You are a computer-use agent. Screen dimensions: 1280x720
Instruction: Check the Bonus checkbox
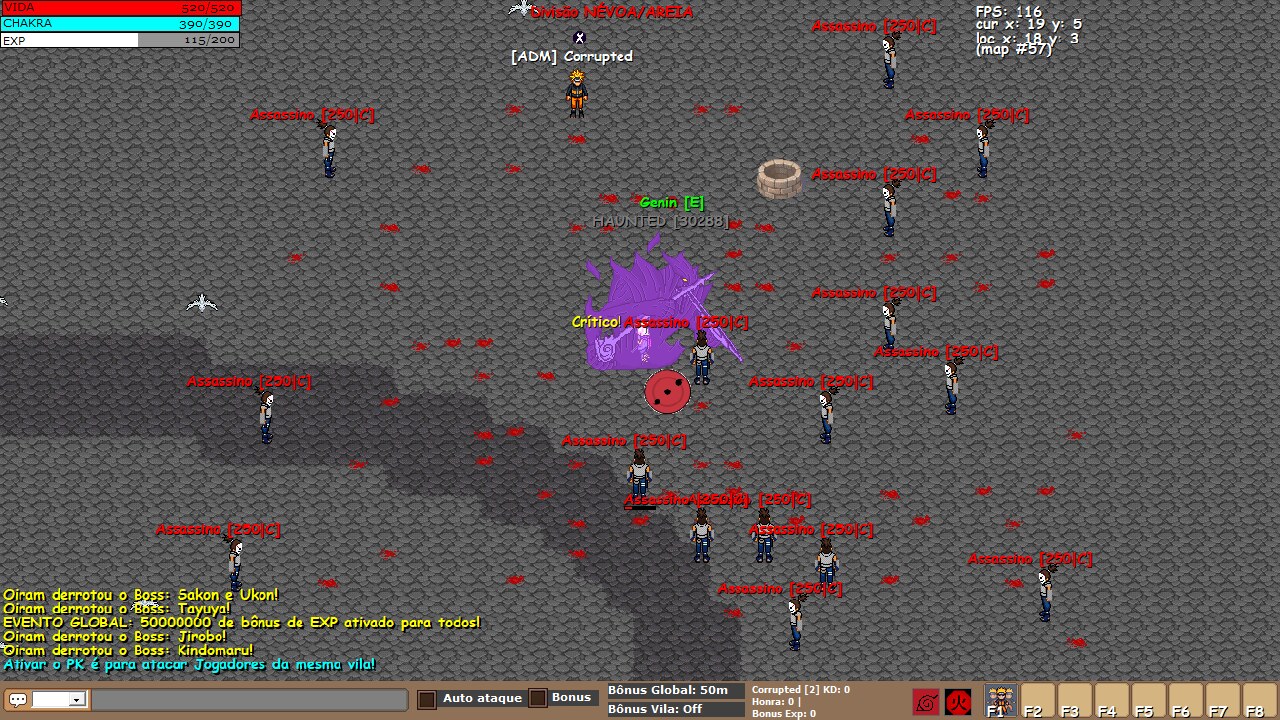pos(538,698)
